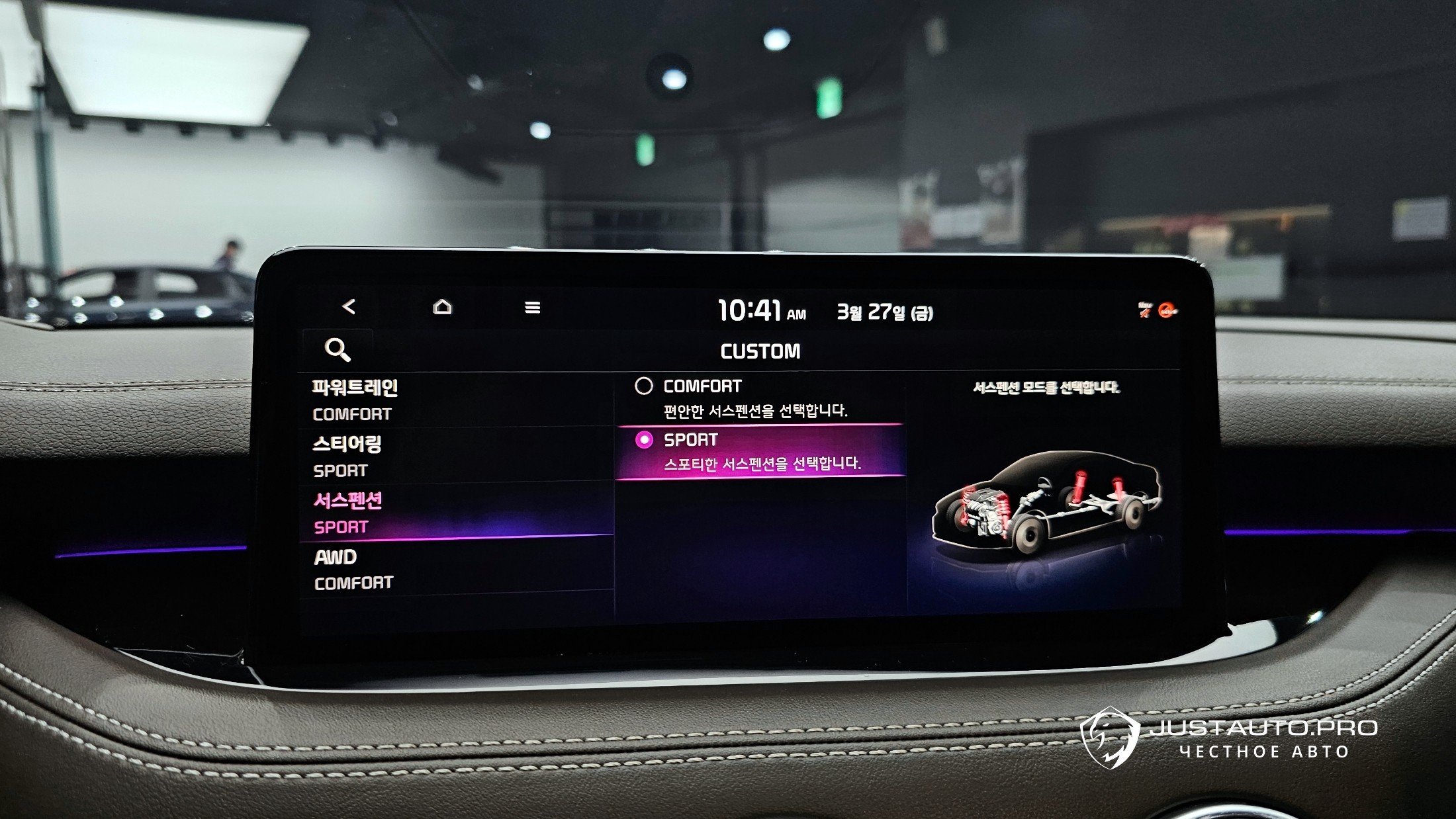Choose the COMFORT suspension option
The height and width of the screenshot is (819, 1456).
tap(760, 398)
